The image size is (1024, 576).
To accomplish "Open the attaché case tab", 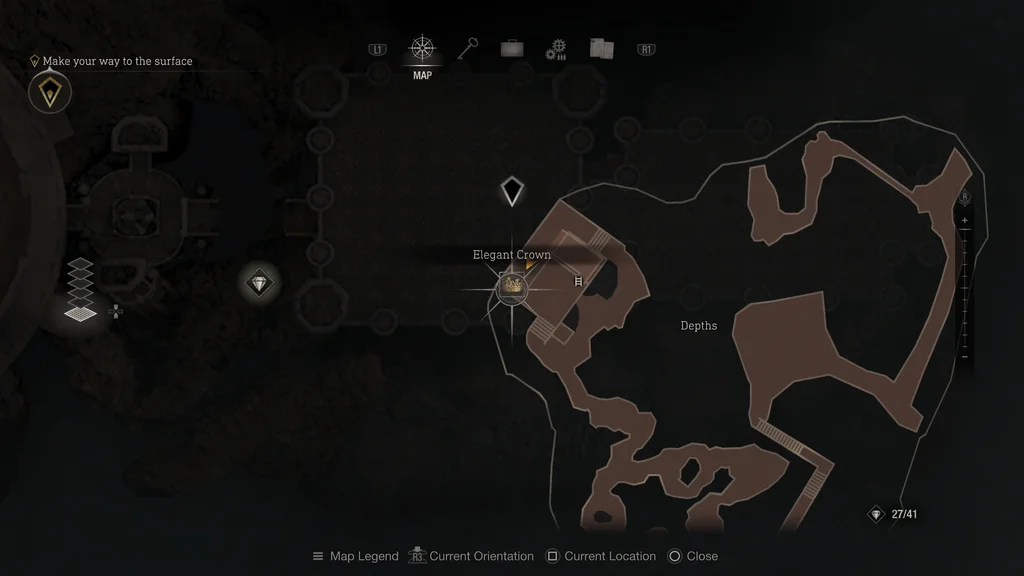I will (512, 48).
